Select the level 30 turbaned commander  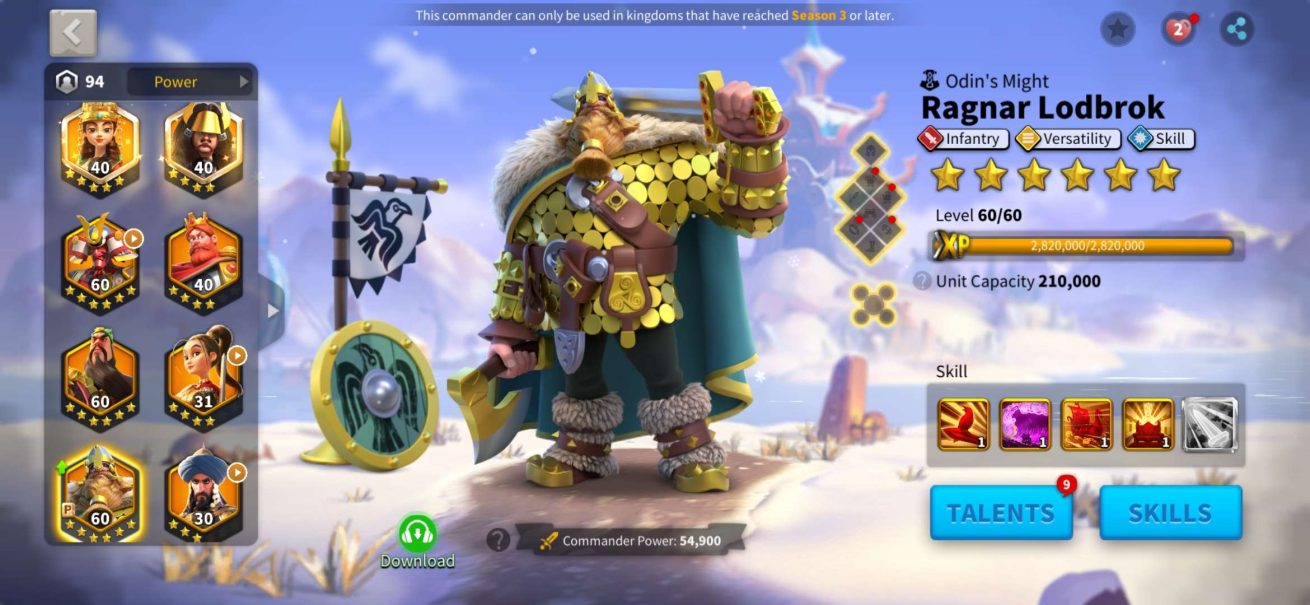point(204,490)
